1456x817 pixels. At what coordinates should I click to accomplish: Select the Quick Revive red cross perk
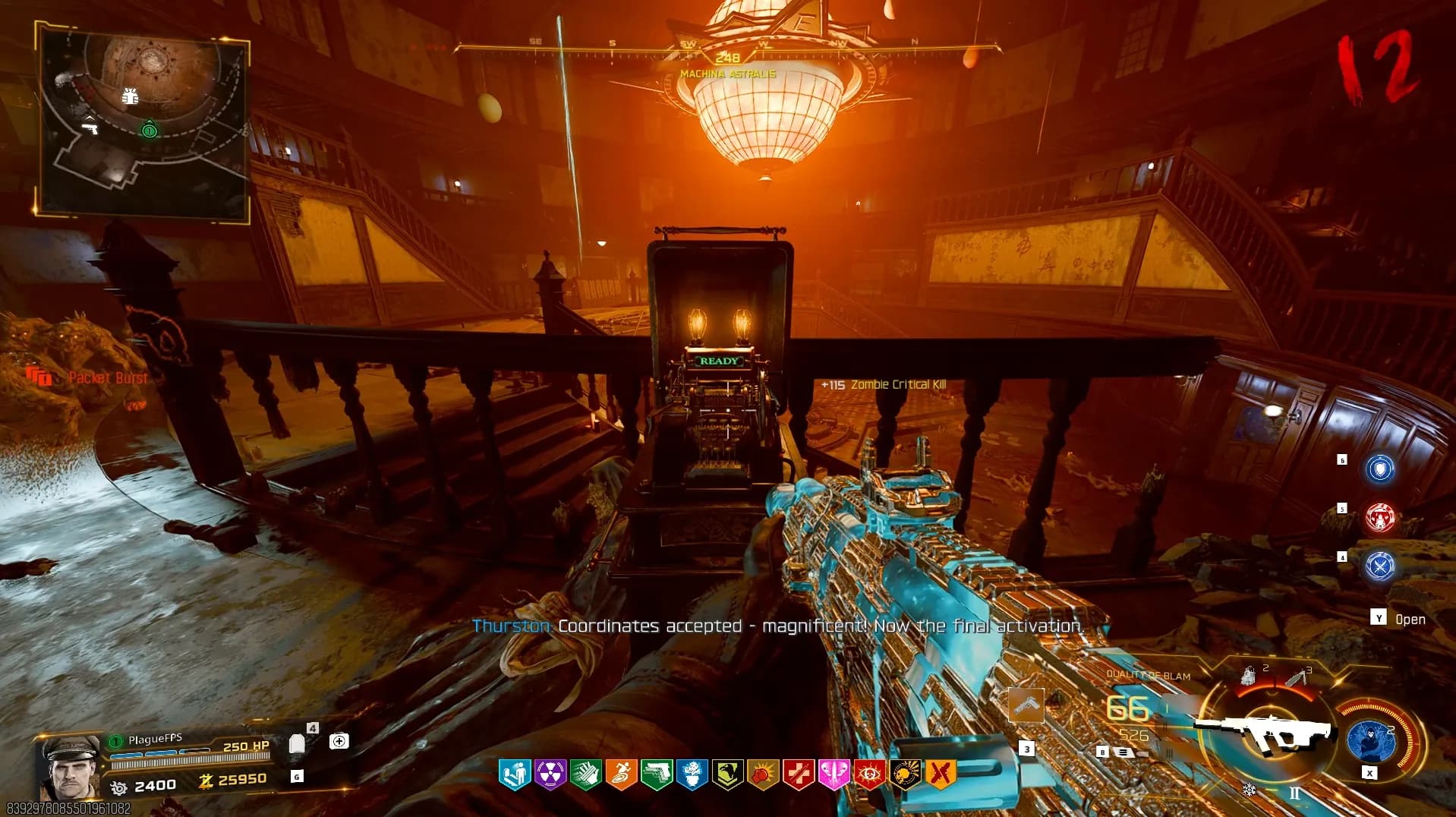click(798, 774)
